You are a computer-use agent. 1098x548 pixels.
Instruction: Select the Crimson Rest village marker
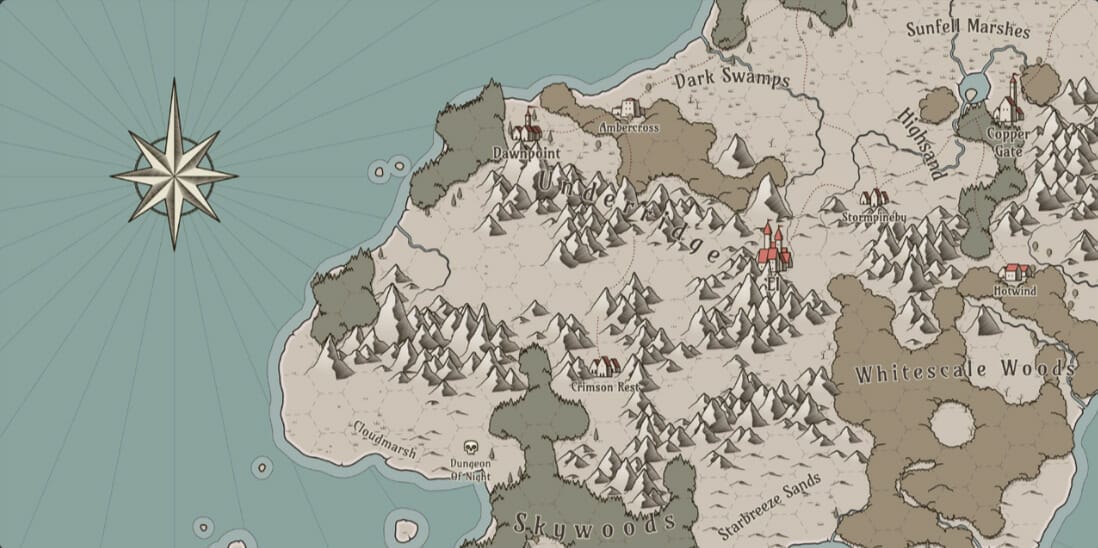pos(604,367)
